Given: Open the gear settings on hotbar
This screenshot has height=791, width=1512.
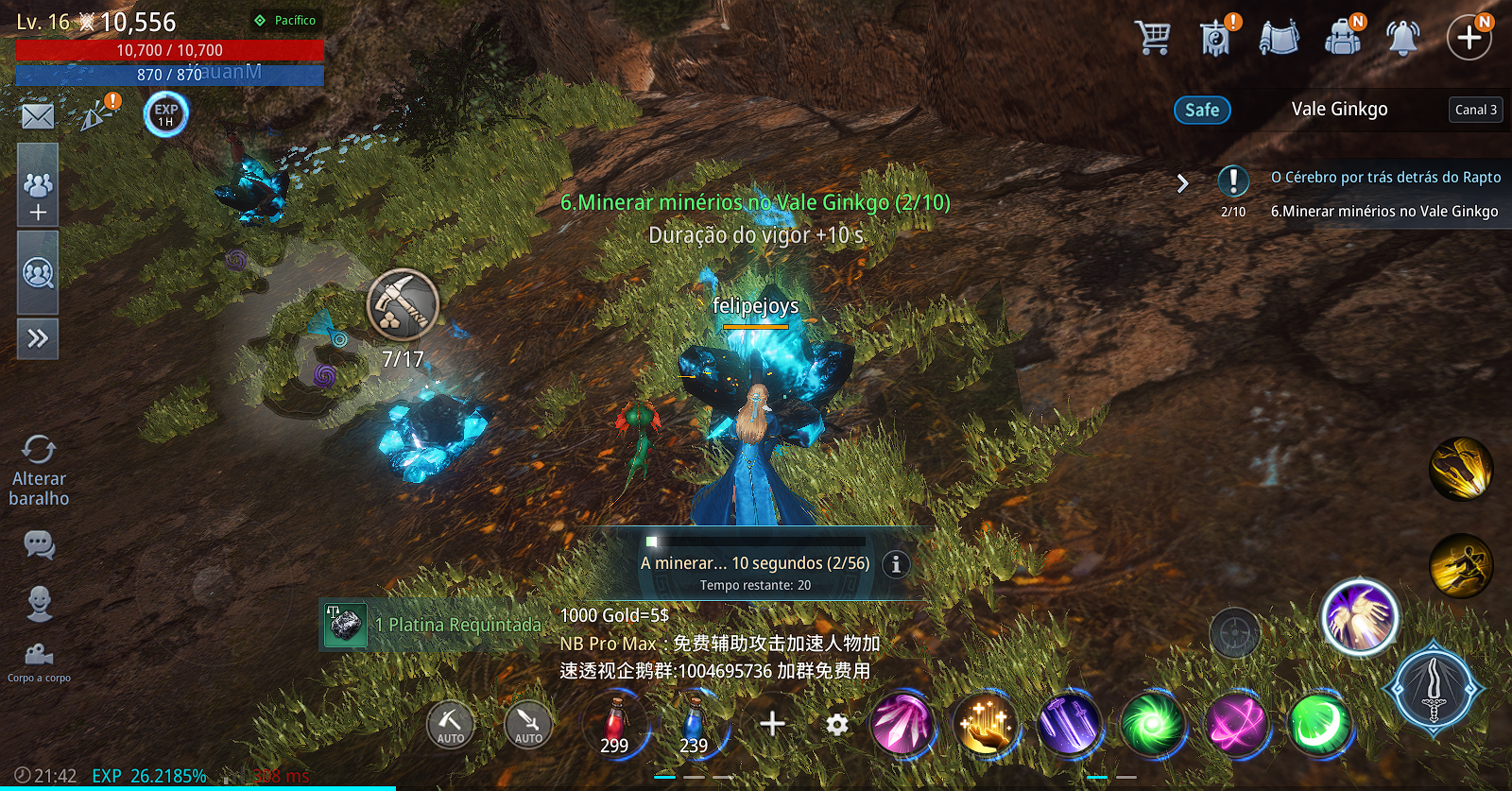Looking at the screenshot, I should pos(836,725).
